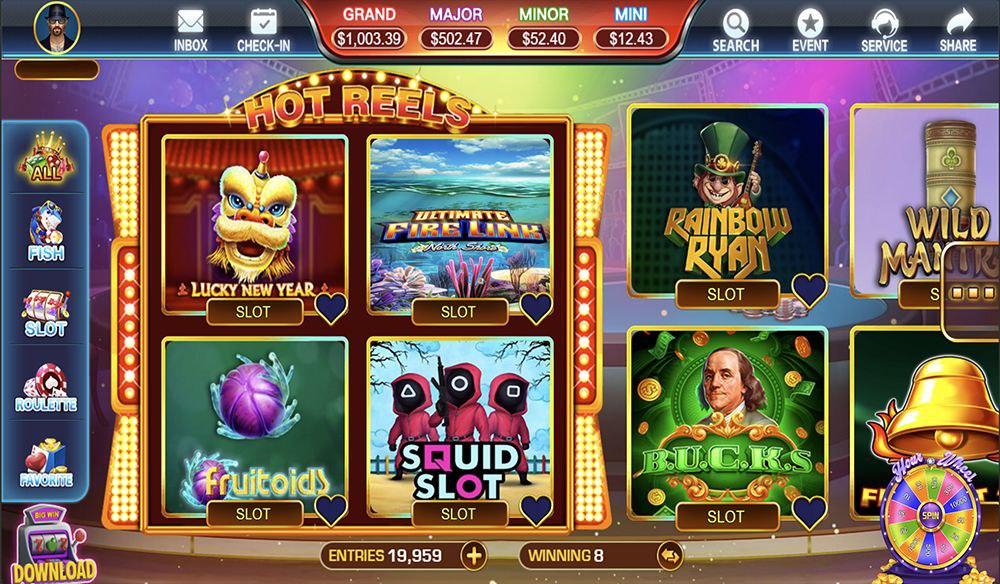
Task: Favorite the B.U.C.K.S game with its heart
Action: (x=809, y=511)
